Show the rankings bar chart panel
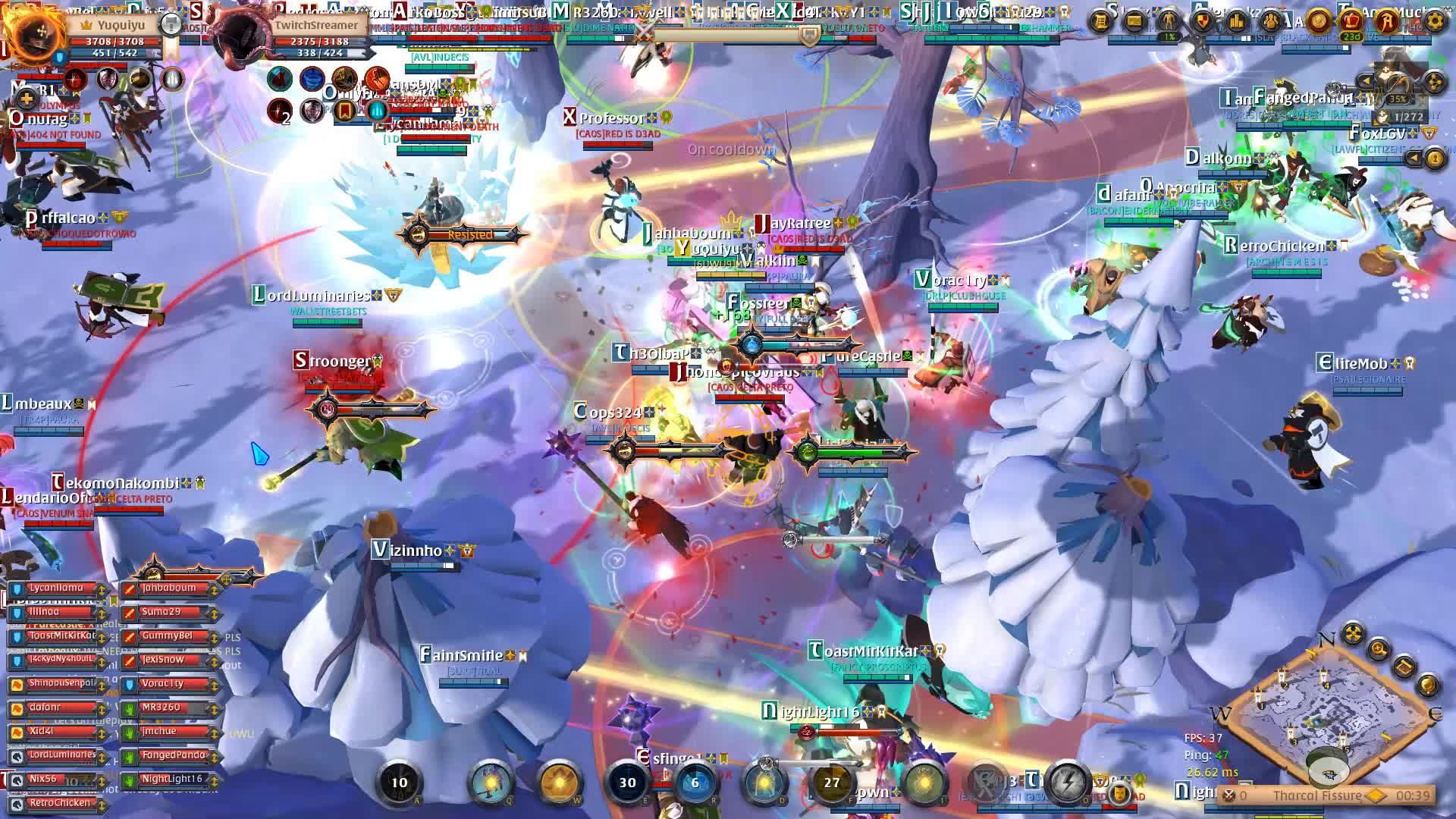The height and width of the screenshot is (819, 1456). 1237,20
